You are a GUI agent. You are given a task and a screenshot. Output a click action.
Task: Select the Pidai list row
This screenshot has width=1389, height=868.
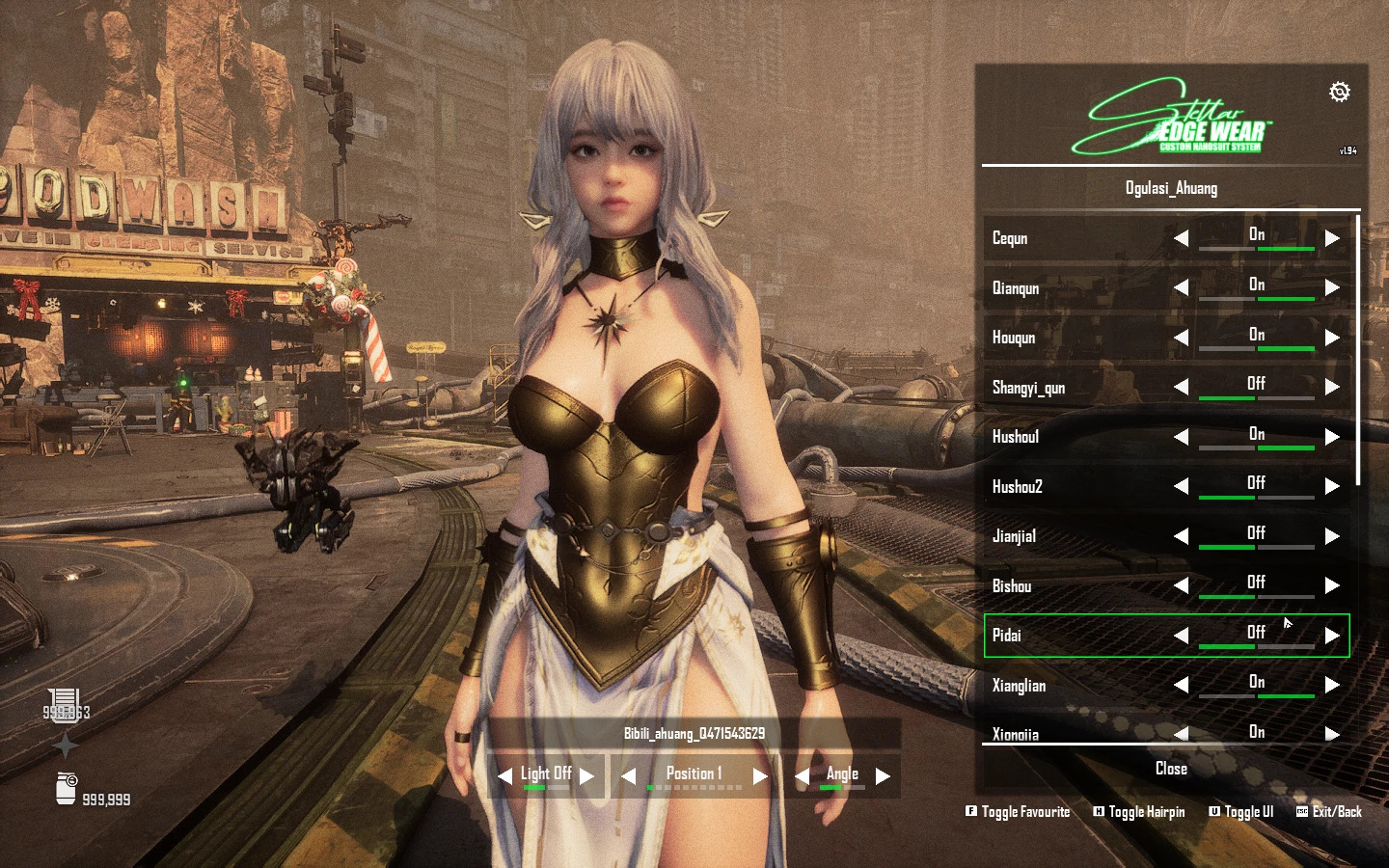pos(1061,636)
